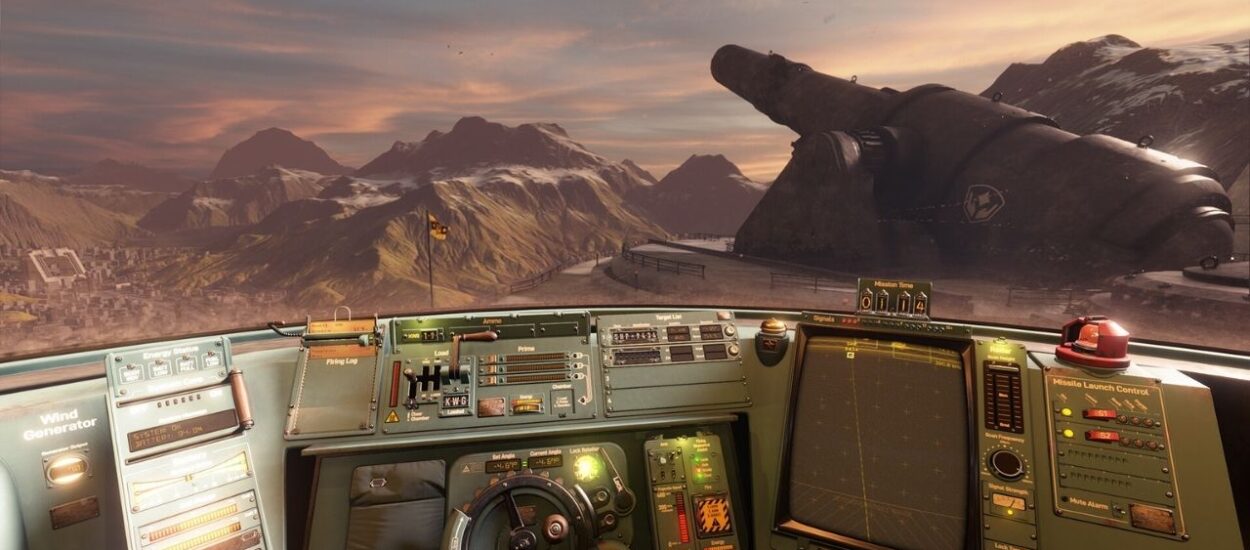Select the S2 missile launch button

(x=1102, y=435)
